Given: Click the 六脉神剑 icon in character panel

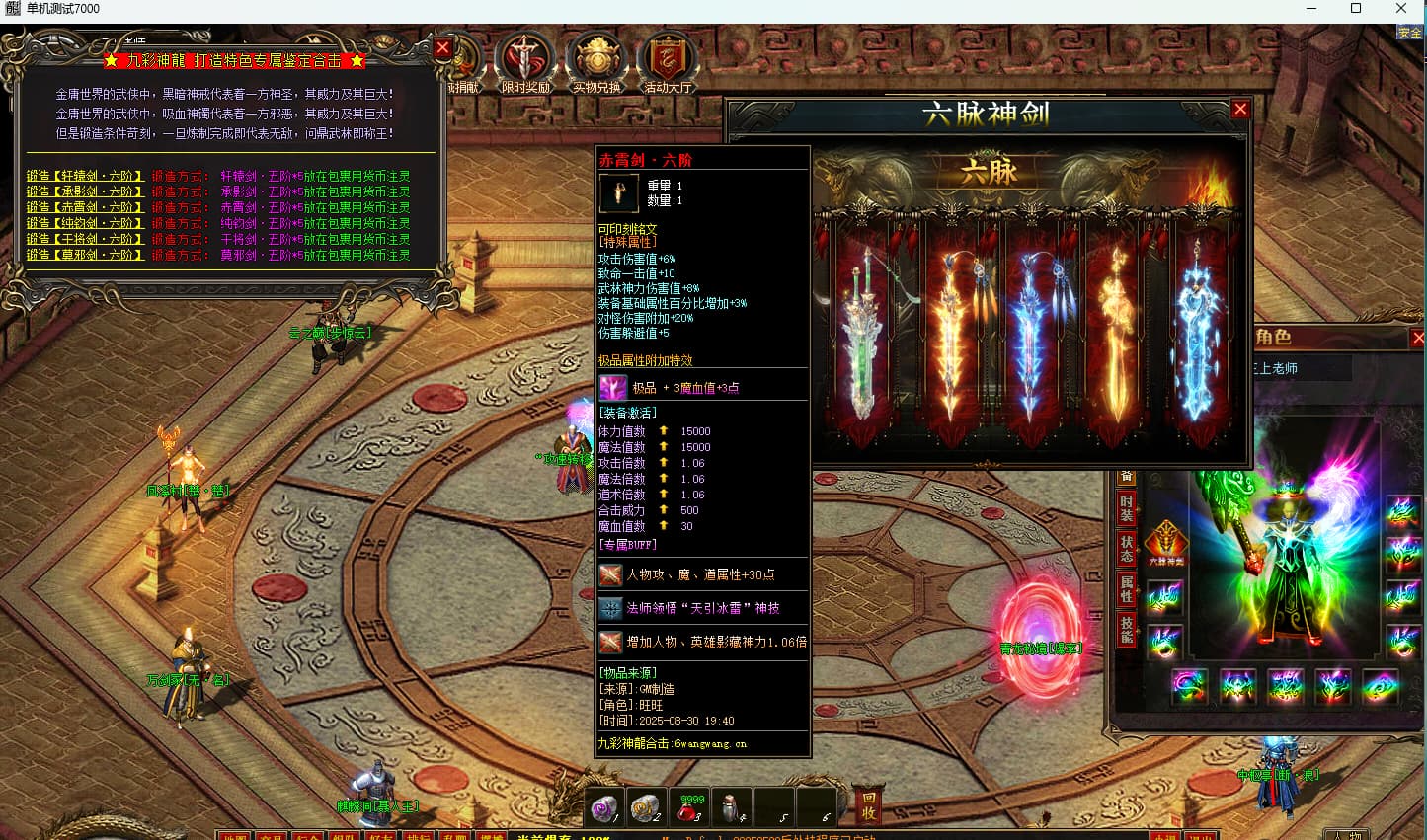Looking at the screenshot, I should click(x=1165, y=544).
